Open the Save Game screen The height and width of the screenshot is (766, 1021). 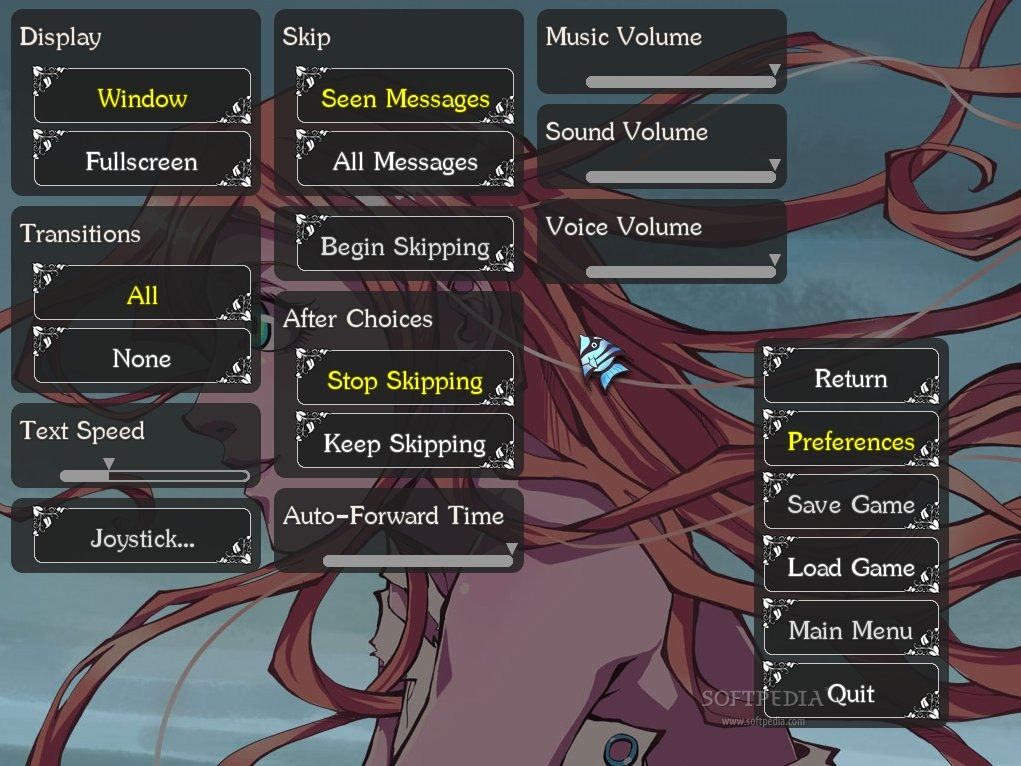click(851, 504)
